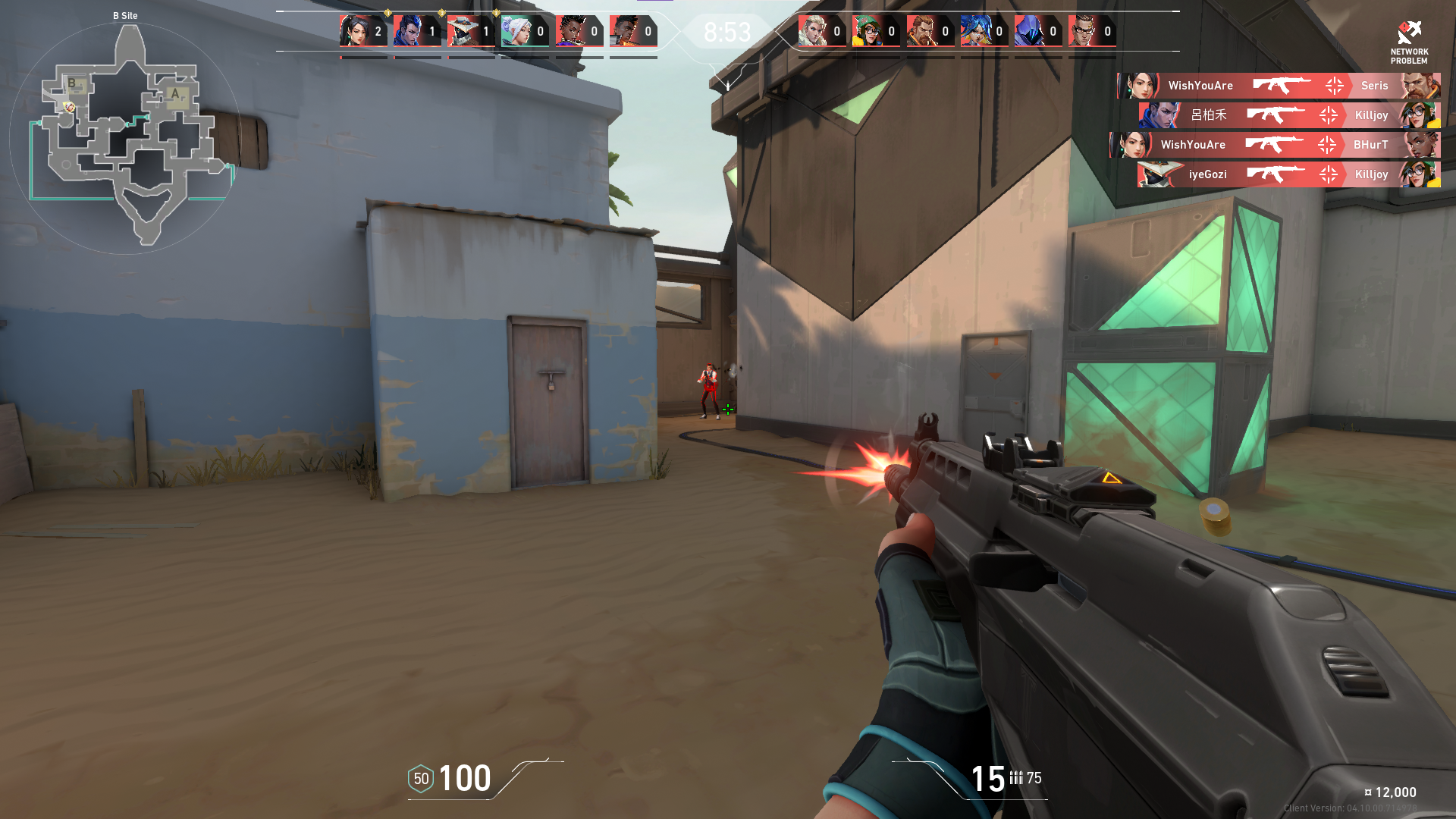Select the B site marker on minimap
This screenshot has width=1456, height=819.
coord(71,83)
